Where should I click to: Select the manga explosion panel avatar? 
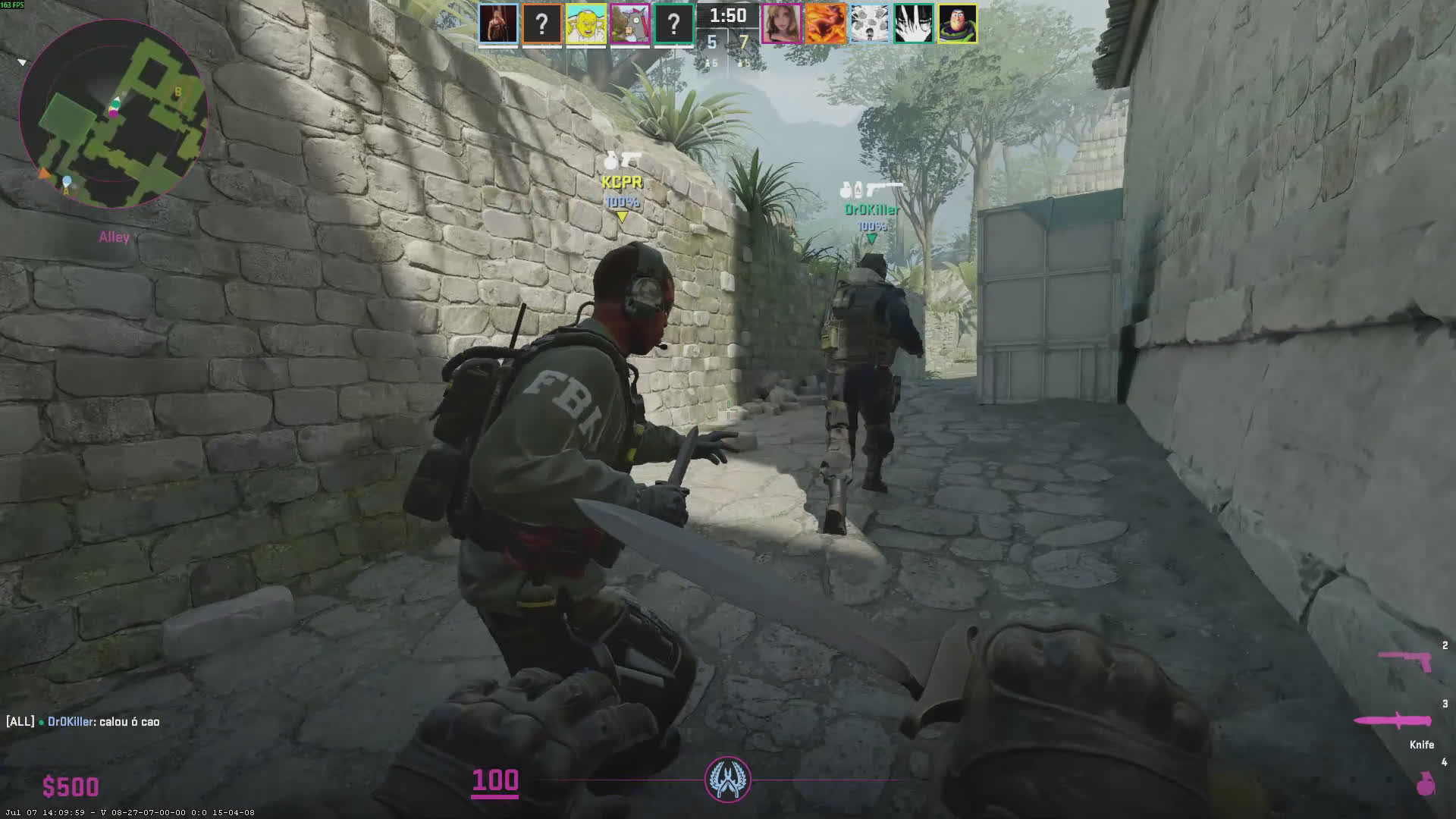(869, 24)
